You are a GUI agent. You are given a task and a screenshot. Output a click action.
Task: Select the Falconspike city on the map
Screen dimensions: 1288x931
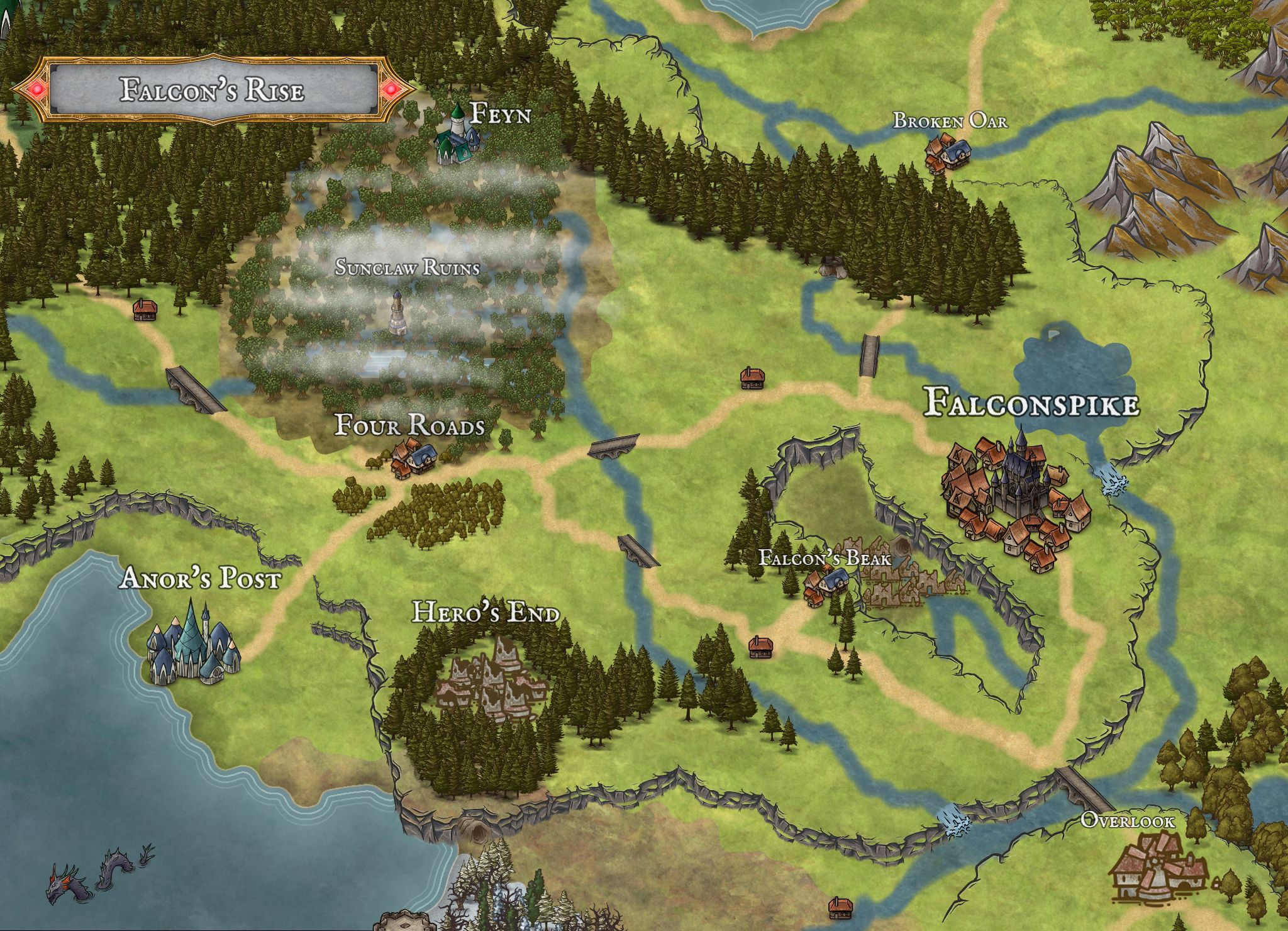(x=1013, y=497)
